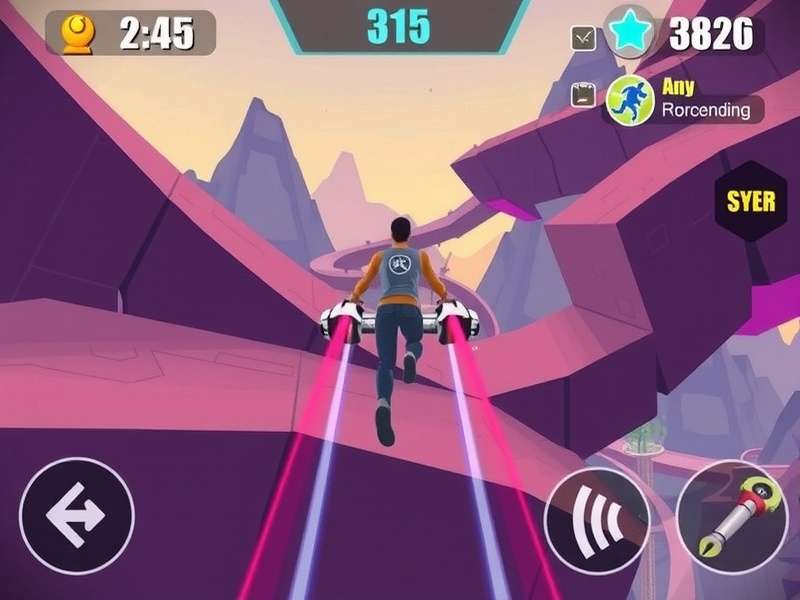This screenshot has height=600, width=800.
Task: Open the small notepad icon
Action: click(583, 96)
